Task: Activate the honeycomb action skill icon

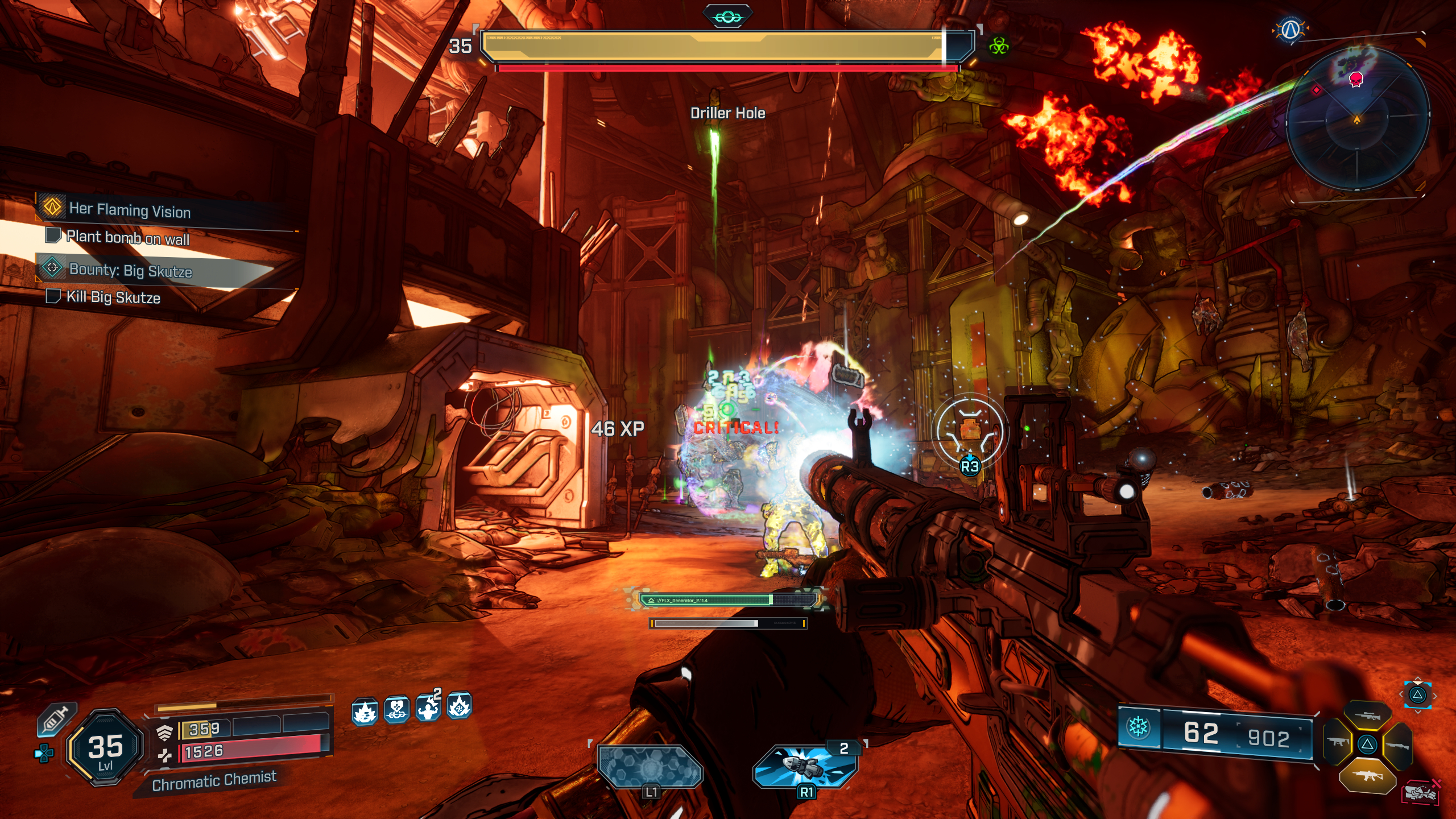Action: tap(651, 767)
